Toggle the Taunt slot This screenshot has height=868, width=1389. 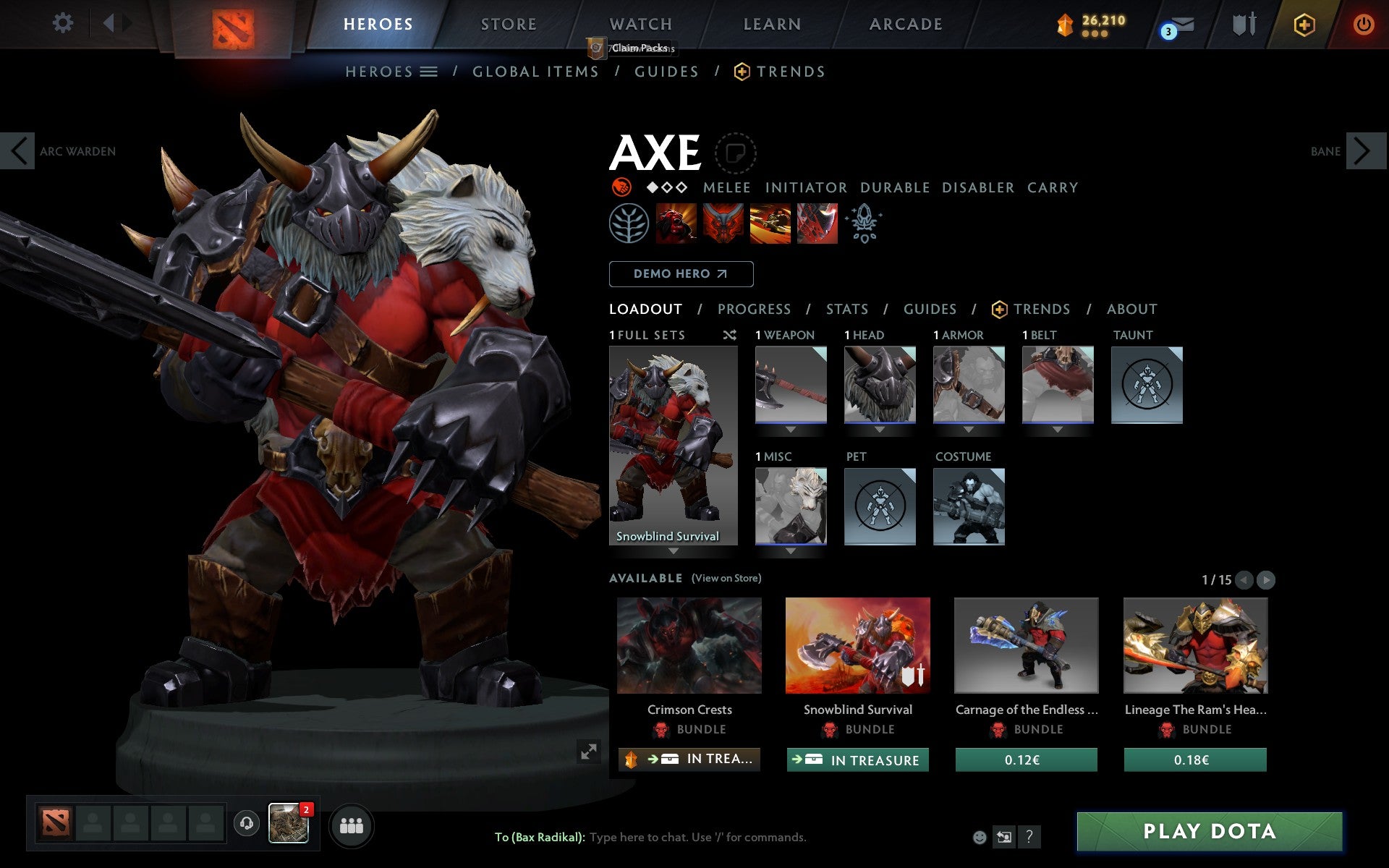click(x=1147, y=385)
